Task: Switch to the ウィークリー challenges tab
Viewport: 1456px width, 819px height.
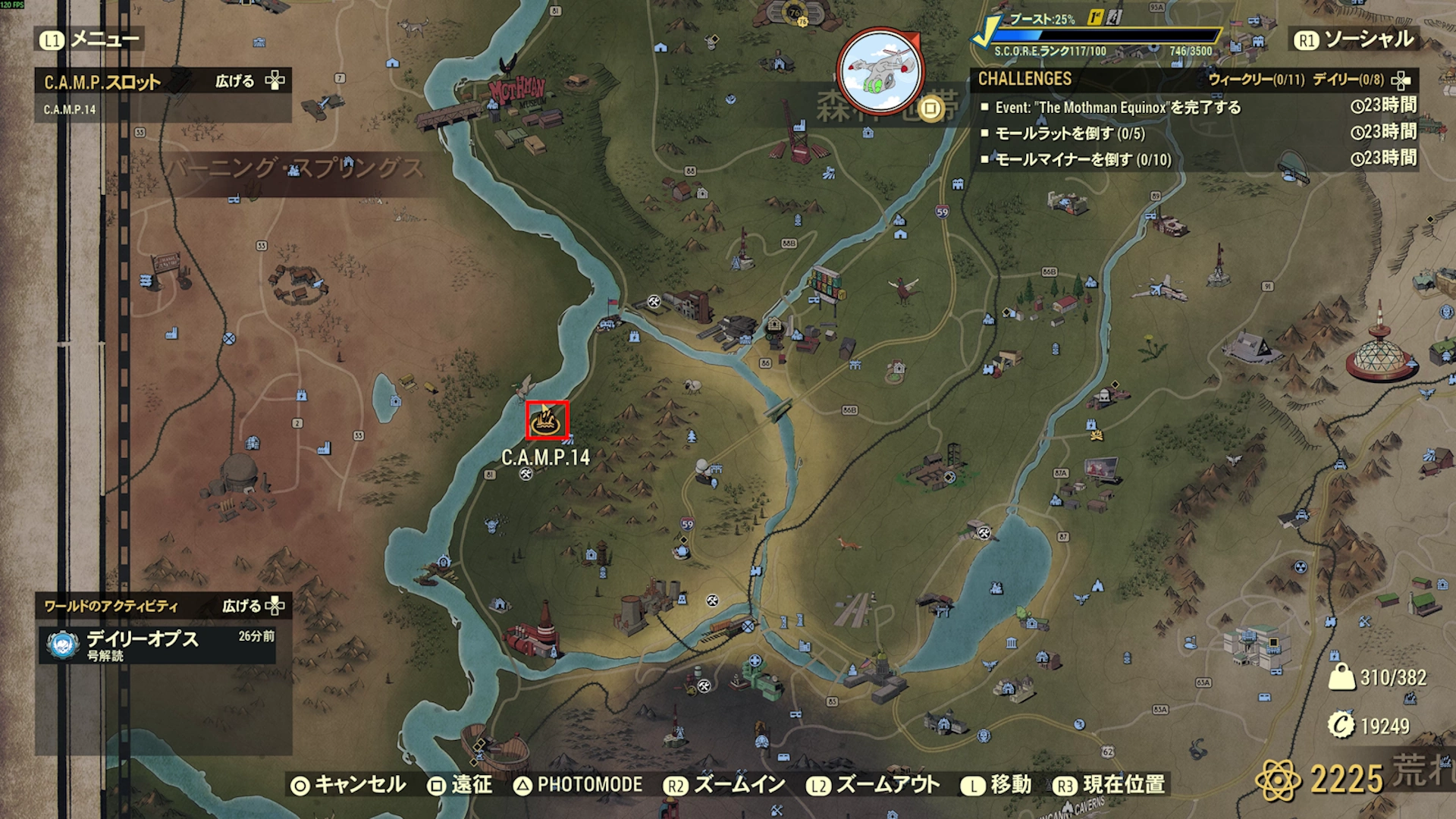Action: 1256,80
